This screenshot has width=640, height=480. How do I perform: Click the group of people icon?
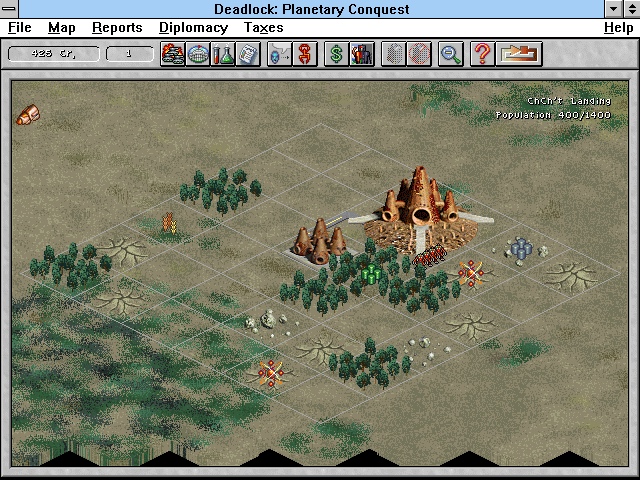[361, 53]
